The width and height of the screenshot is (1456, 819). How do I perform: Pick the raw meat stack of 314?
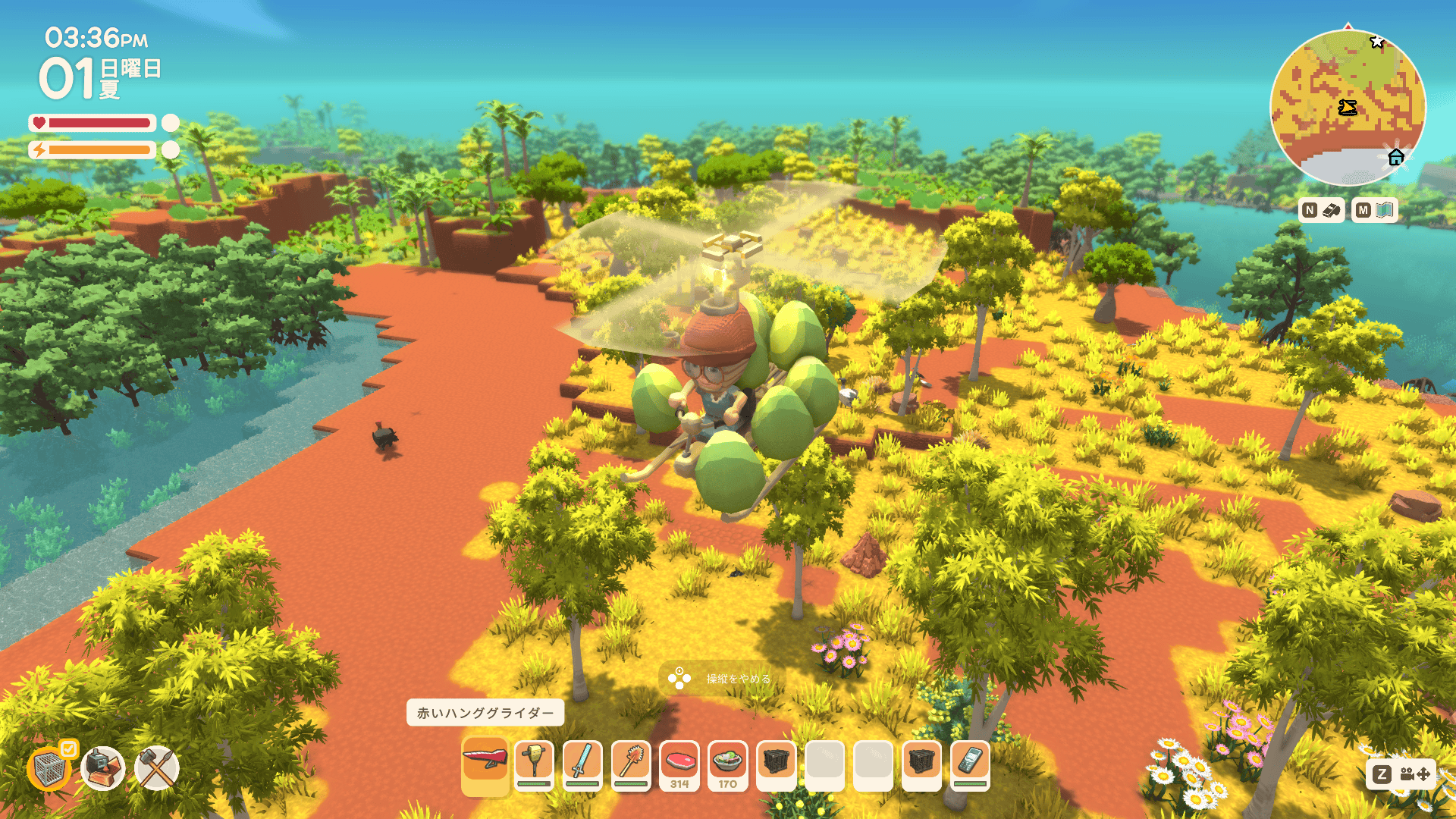[679, 764]
